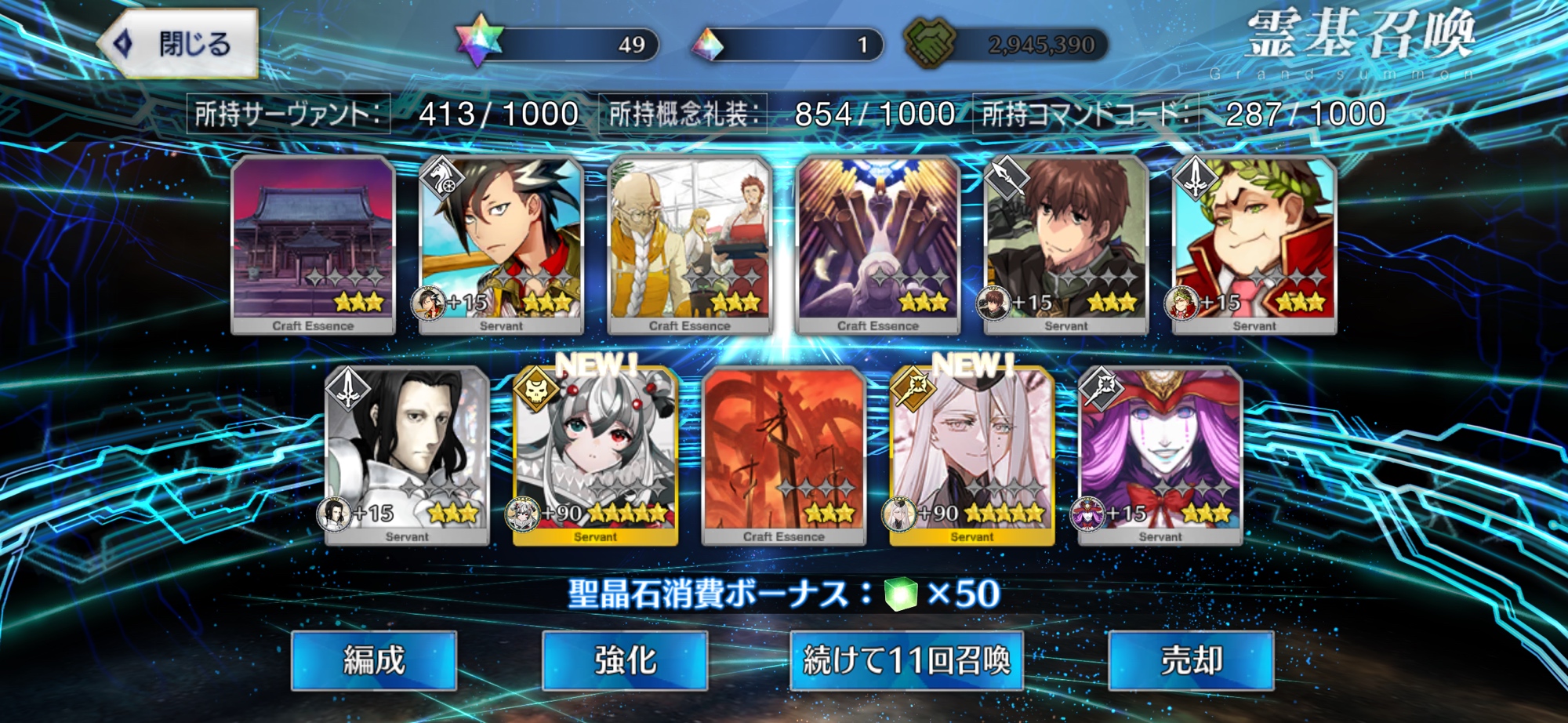Select the purple-haired clown Caster servant card
This screenshot has height=723, width=1568.
1160,456
